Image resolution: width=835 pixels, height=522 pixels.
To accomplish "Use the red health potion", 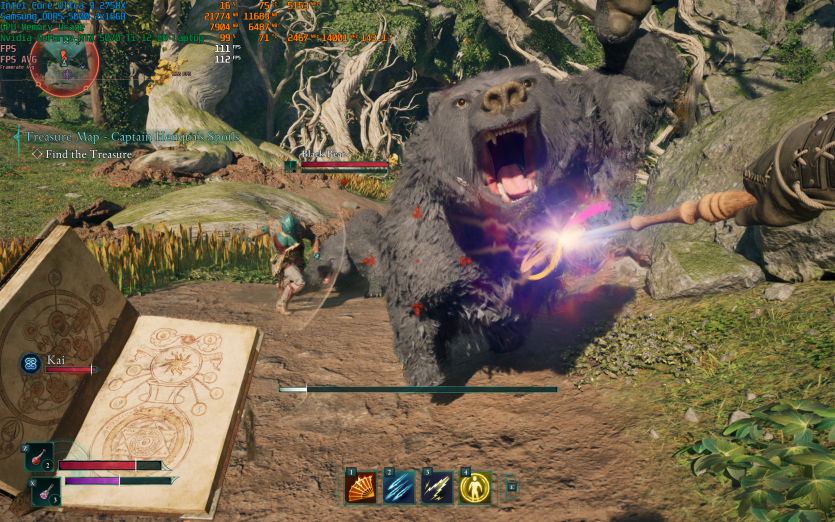I will click(39, 457).
